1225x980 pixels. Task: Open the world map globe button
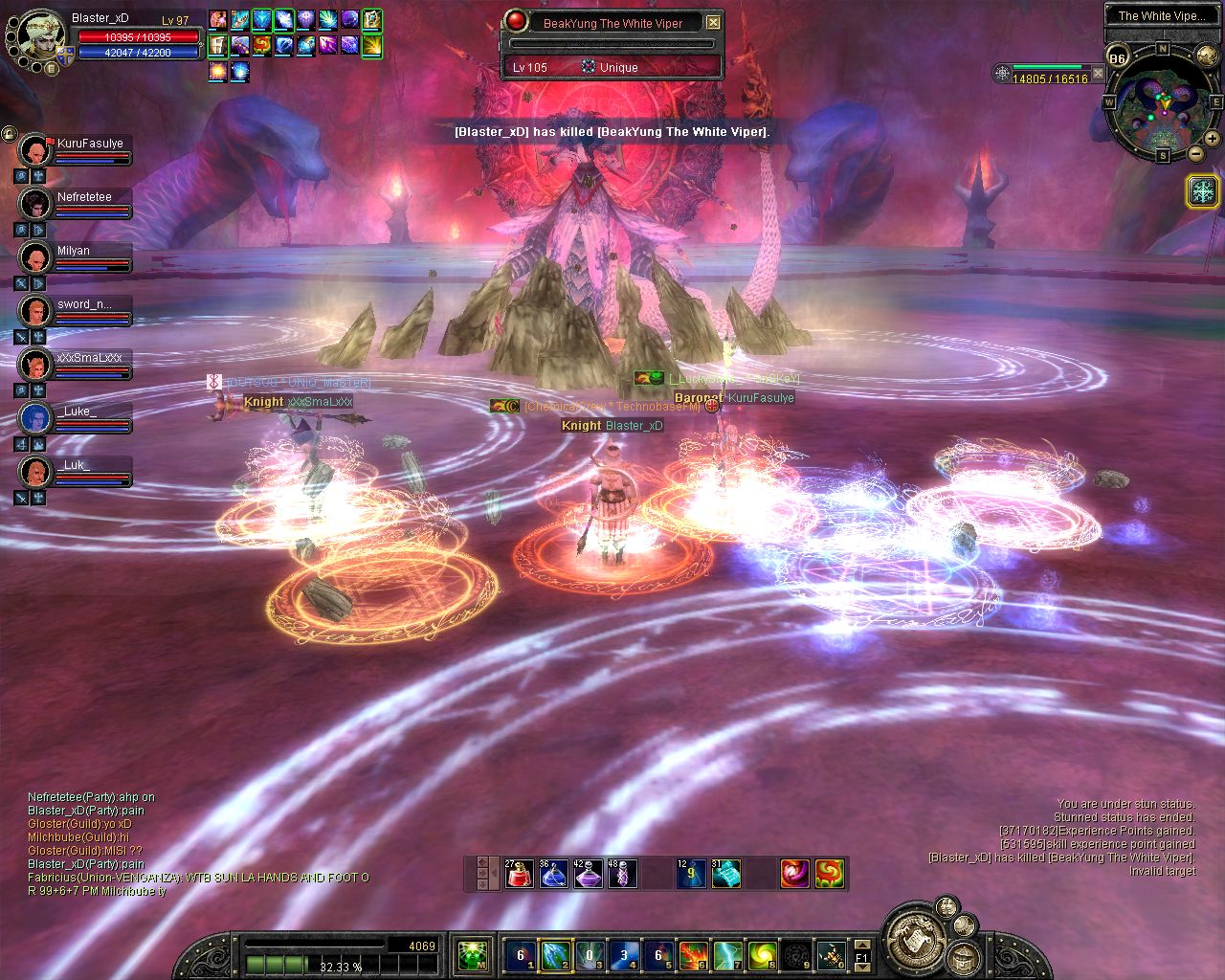(1208, 56)
